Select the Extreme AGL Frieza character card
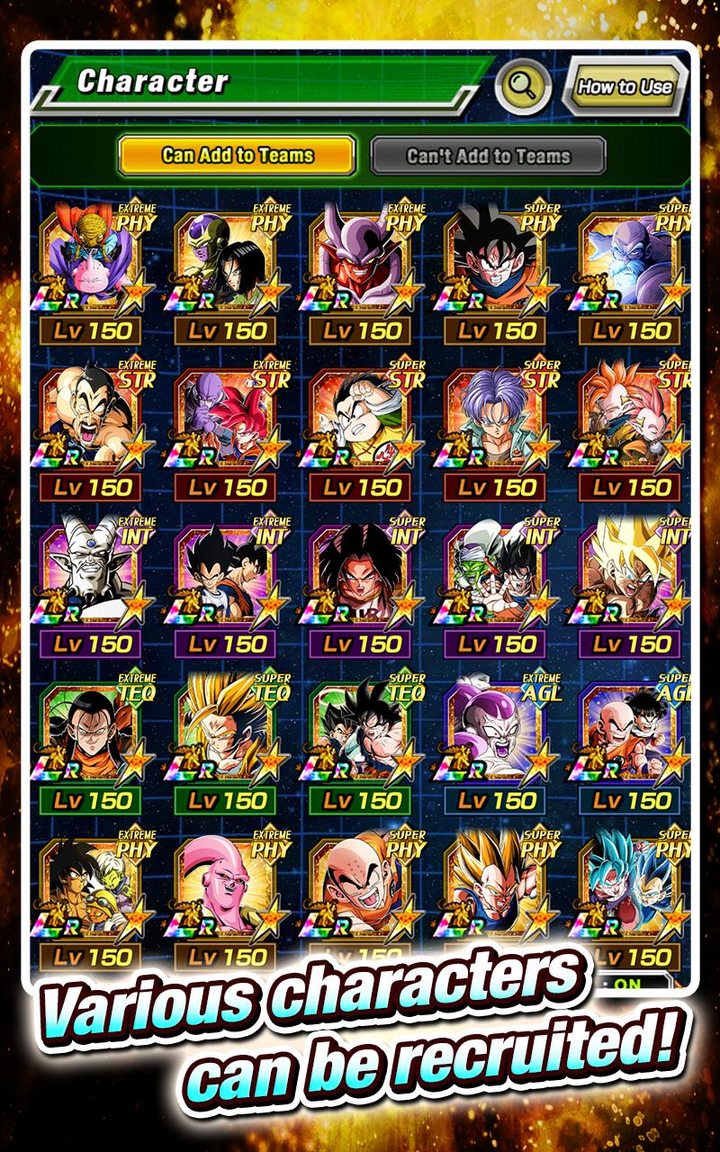The width and height of the screenshot is (720, 1152). click(x=498, y=730)
